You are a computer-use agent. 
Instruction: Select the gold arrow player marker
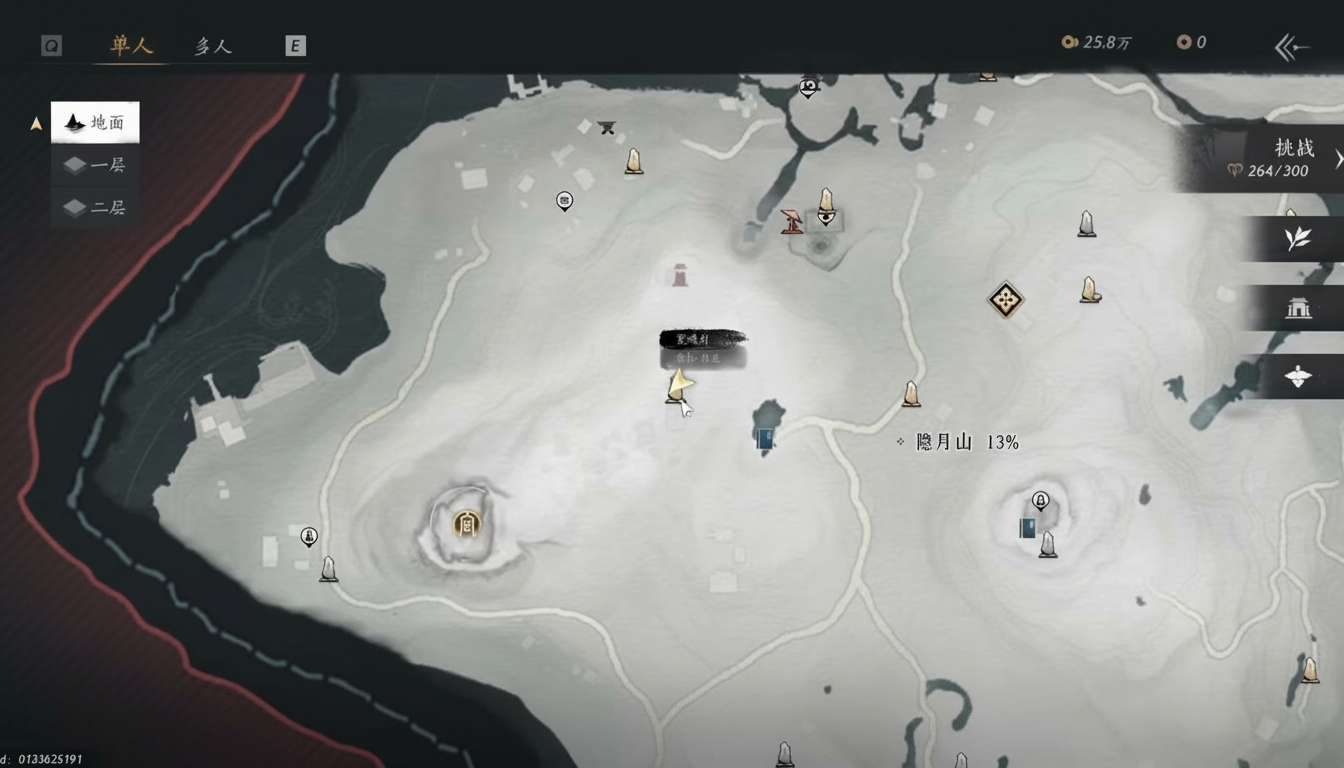pyautogui.click(x=680, y=383)
